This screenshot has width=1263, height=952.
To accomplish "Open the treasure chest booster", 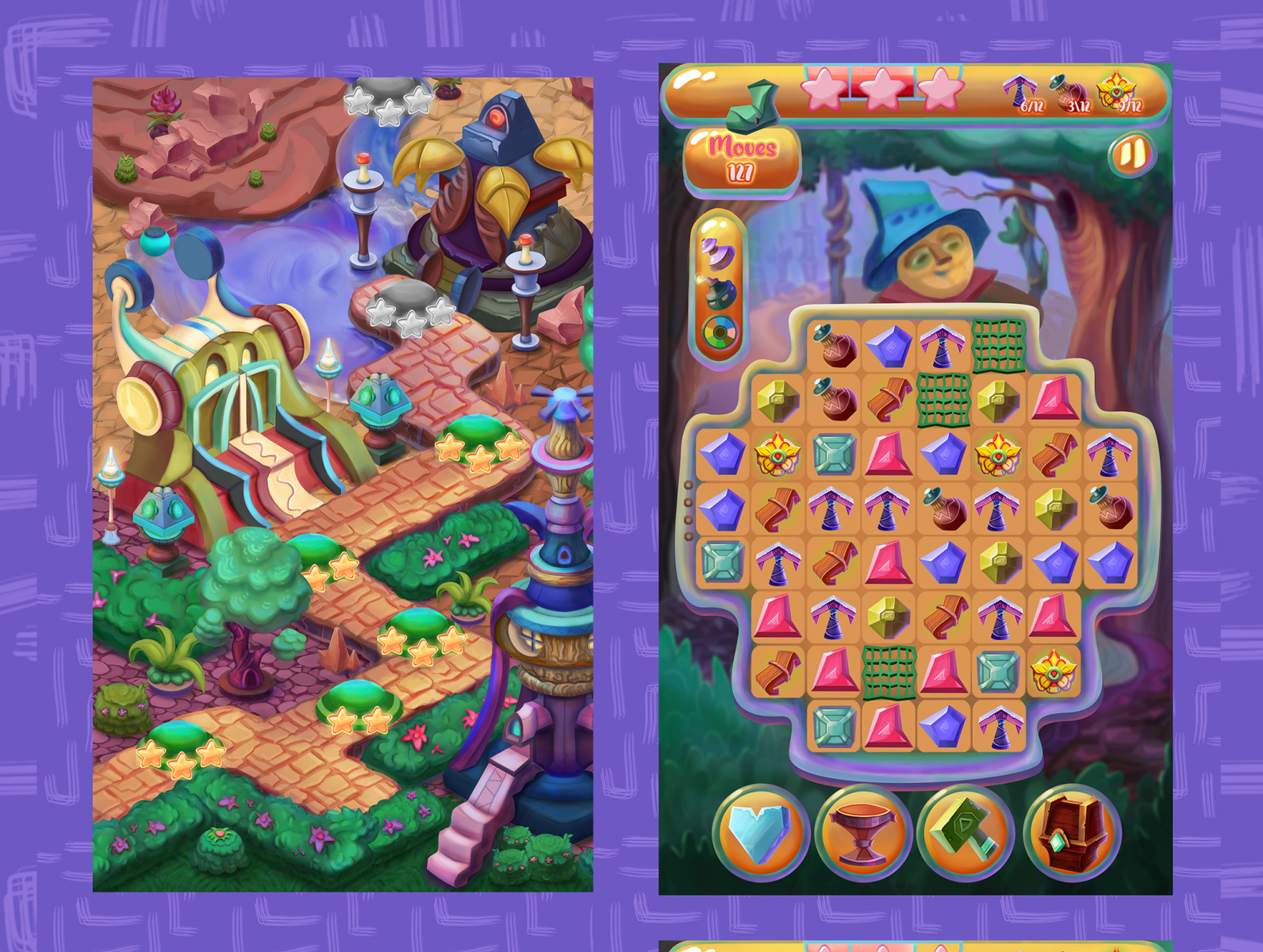I will pos(1067,831).
